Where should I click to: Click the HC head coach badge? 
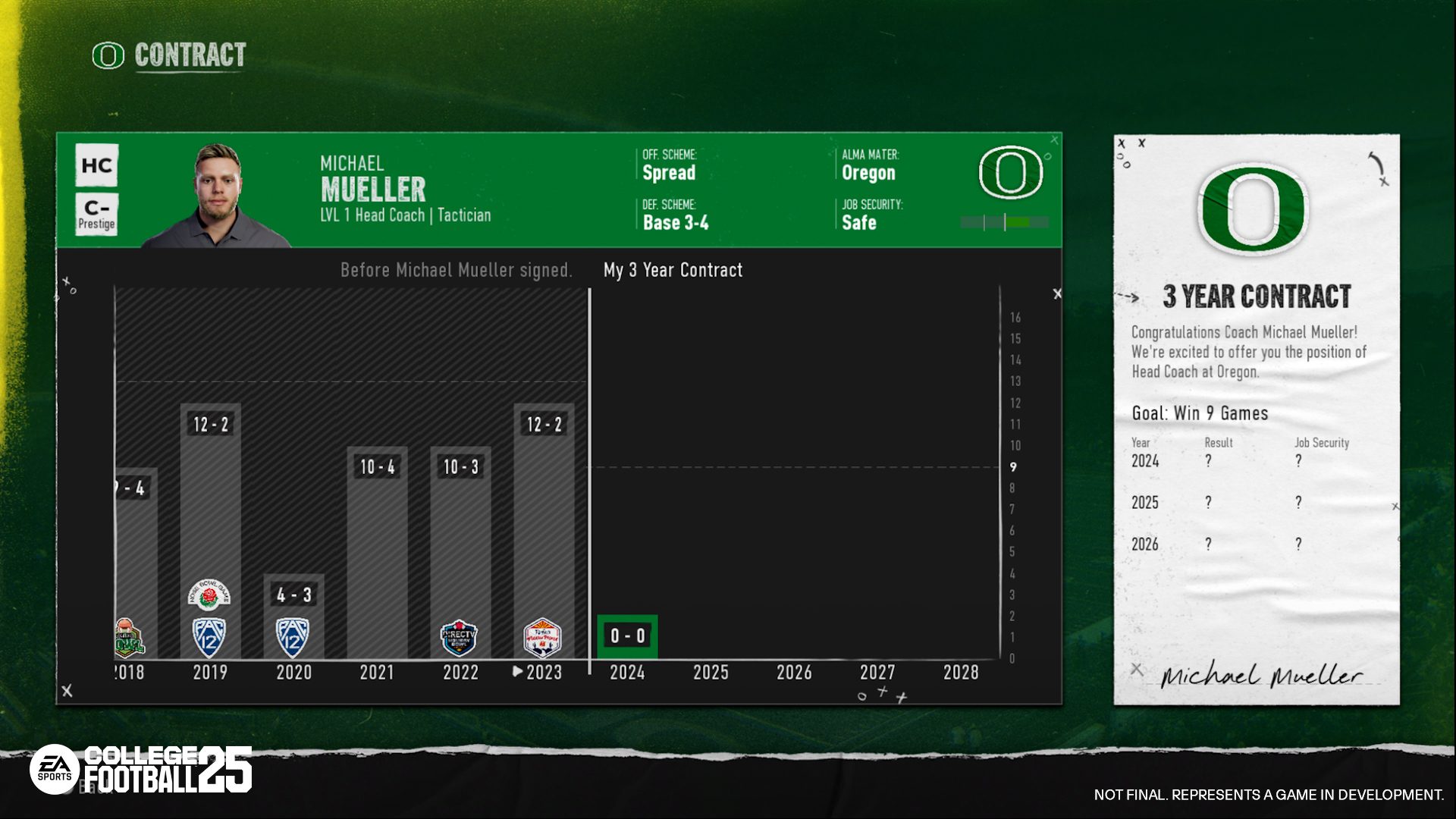[x=97, y=164]
